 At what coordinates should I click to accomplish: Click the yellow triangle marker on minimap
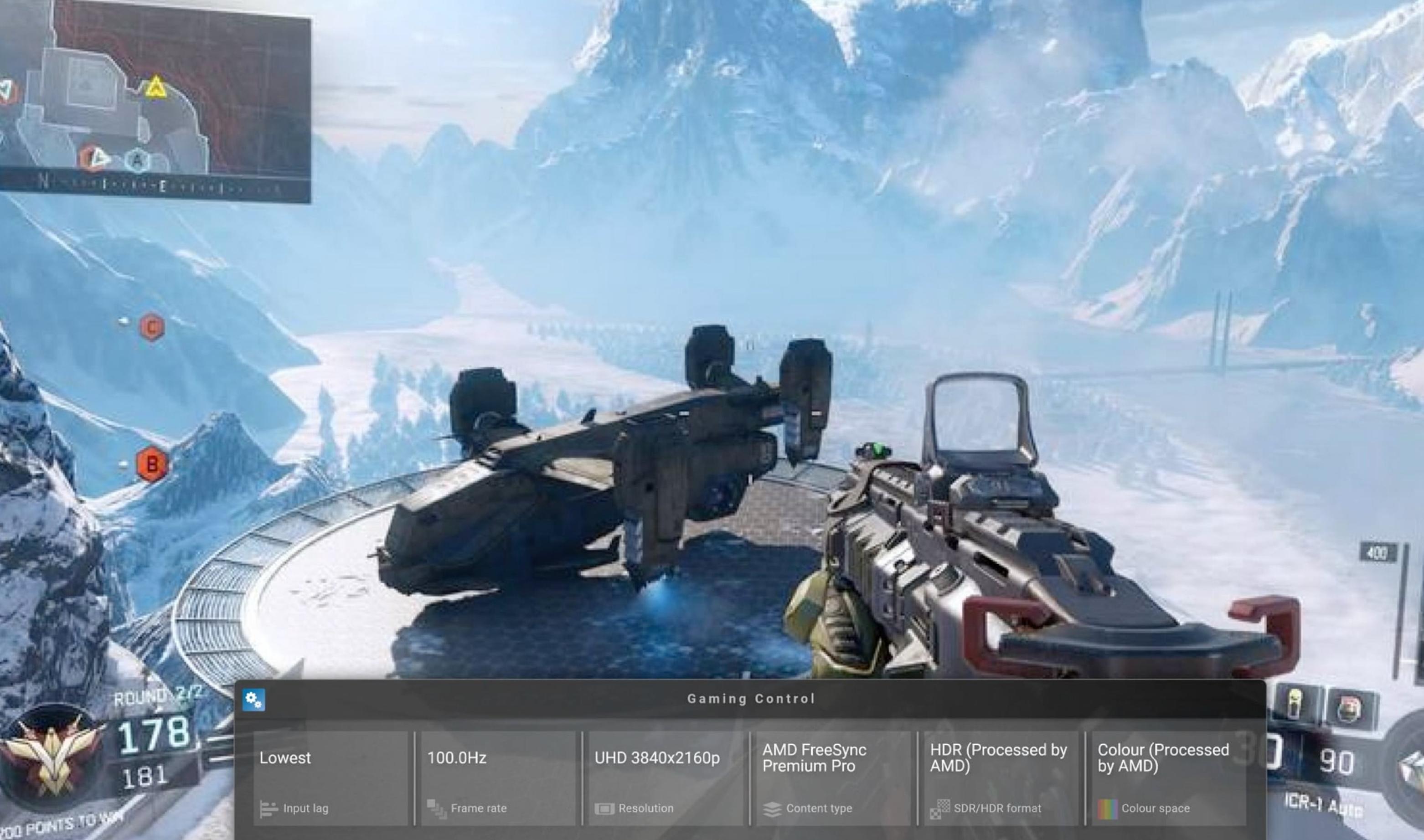[155, 88]
